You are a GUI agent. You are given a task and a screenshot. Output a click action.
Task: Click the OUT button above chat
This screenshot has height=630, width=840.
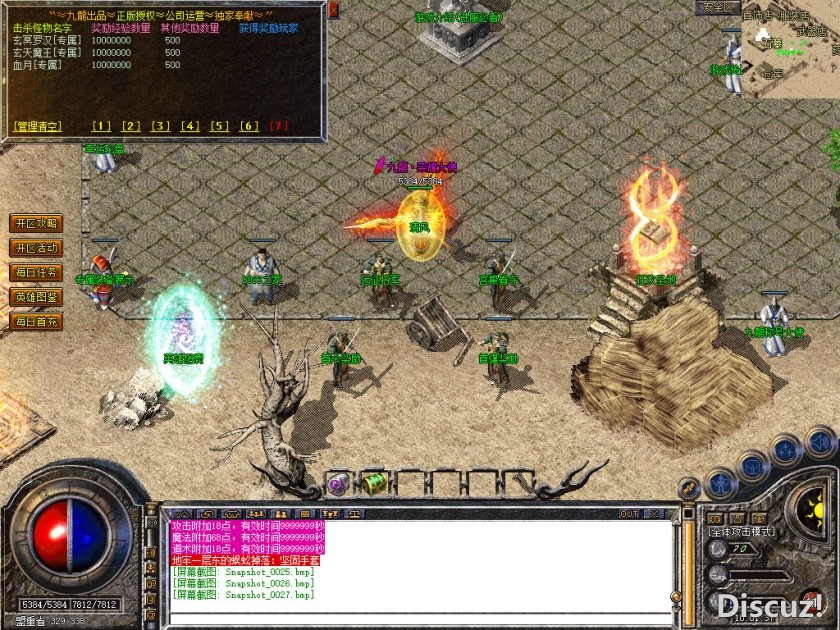pyautogui.click(x=629, y=514)
